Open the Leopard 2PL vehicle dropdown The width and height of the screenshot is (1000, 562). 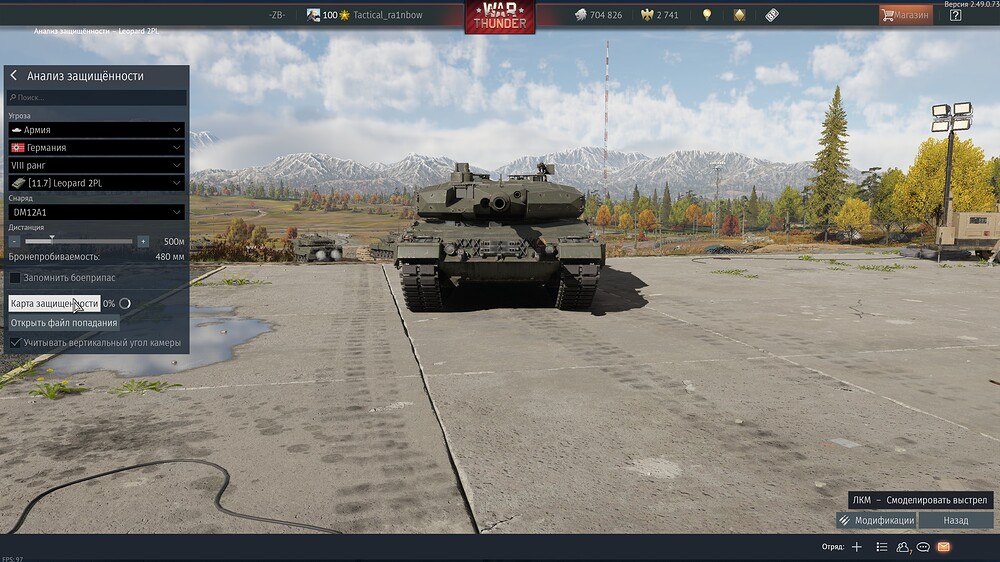96,183
